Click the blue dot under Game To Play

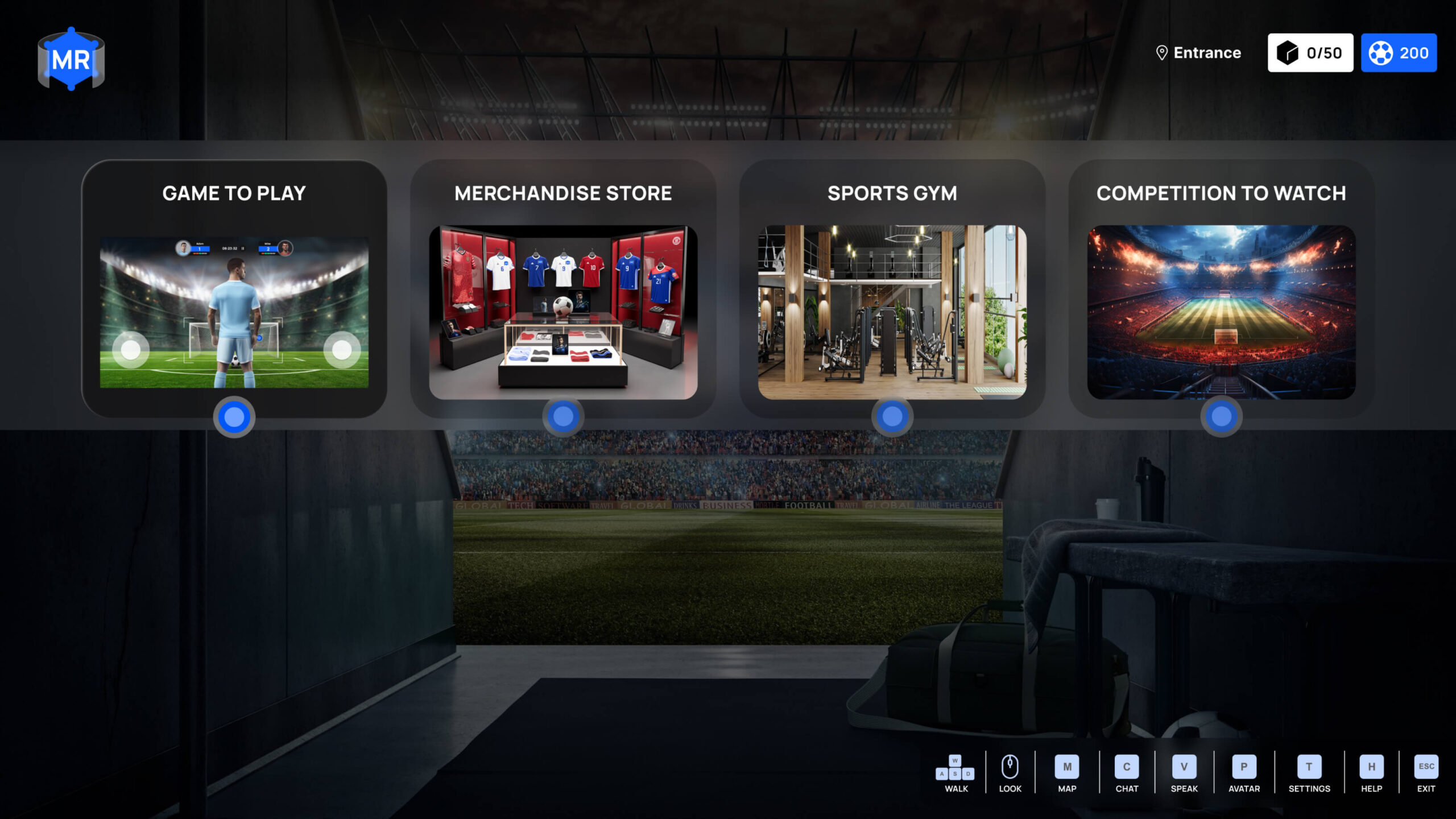click(234, 417)
